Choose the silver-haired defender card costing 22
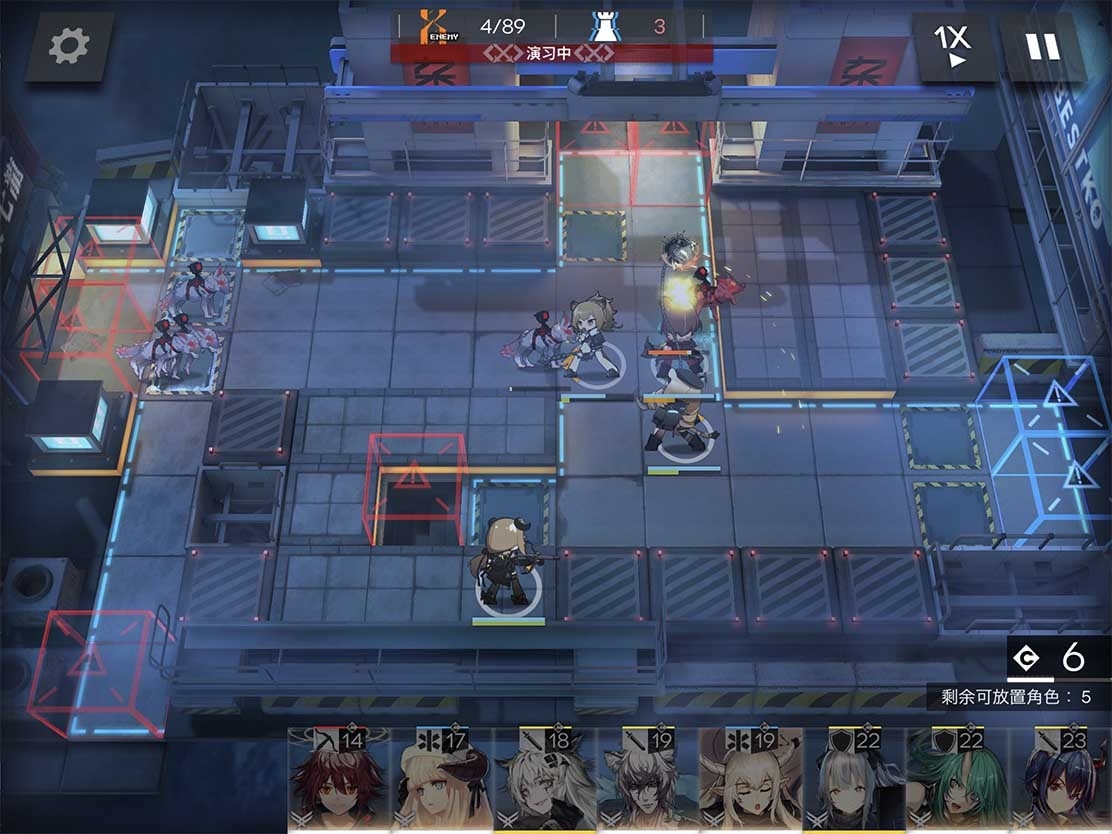Screen dimensions: 1112x834 tap(853, 781)
